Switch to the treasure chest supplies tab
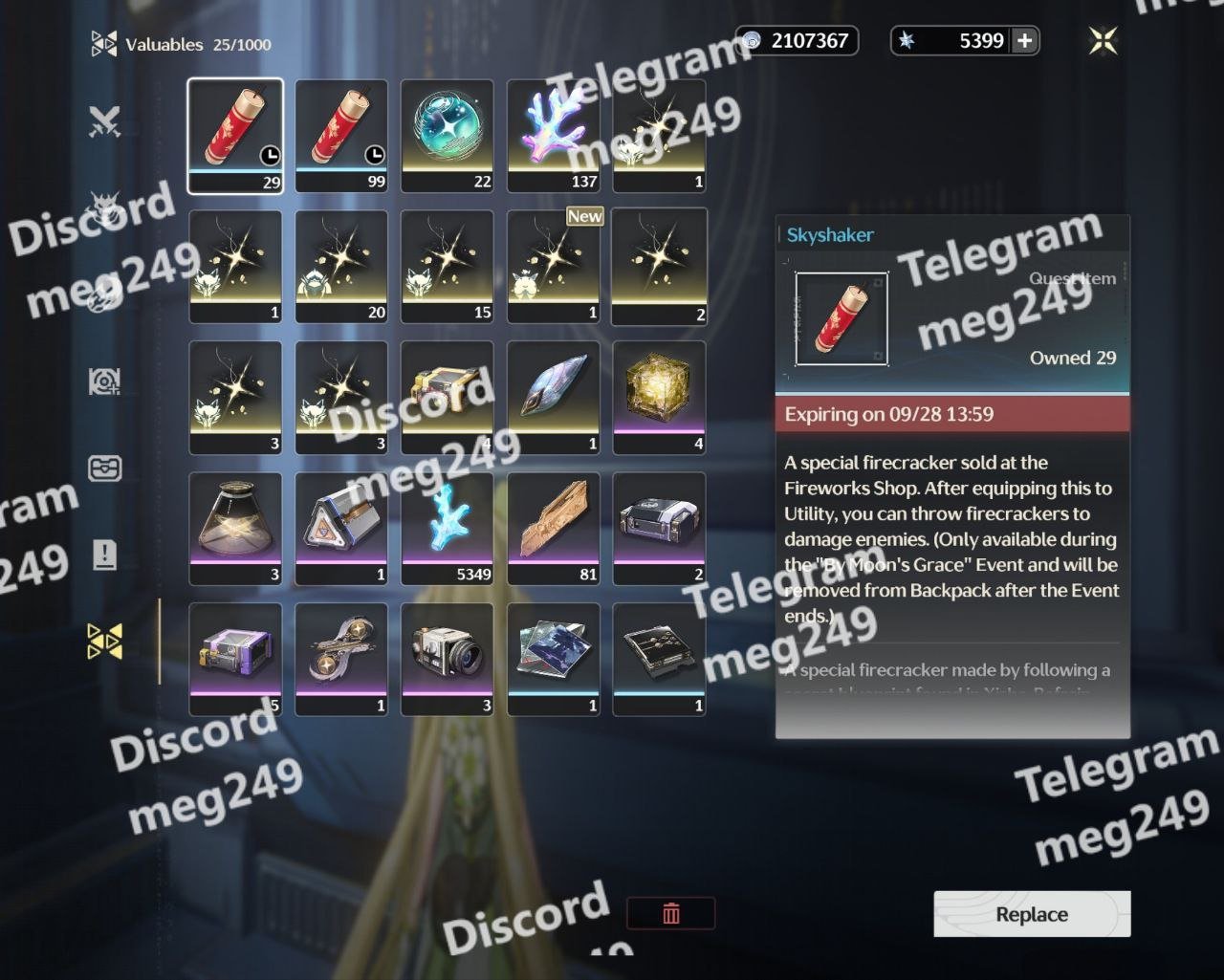The height and width of the screenshot is (980, 1224). click(104, 468)
